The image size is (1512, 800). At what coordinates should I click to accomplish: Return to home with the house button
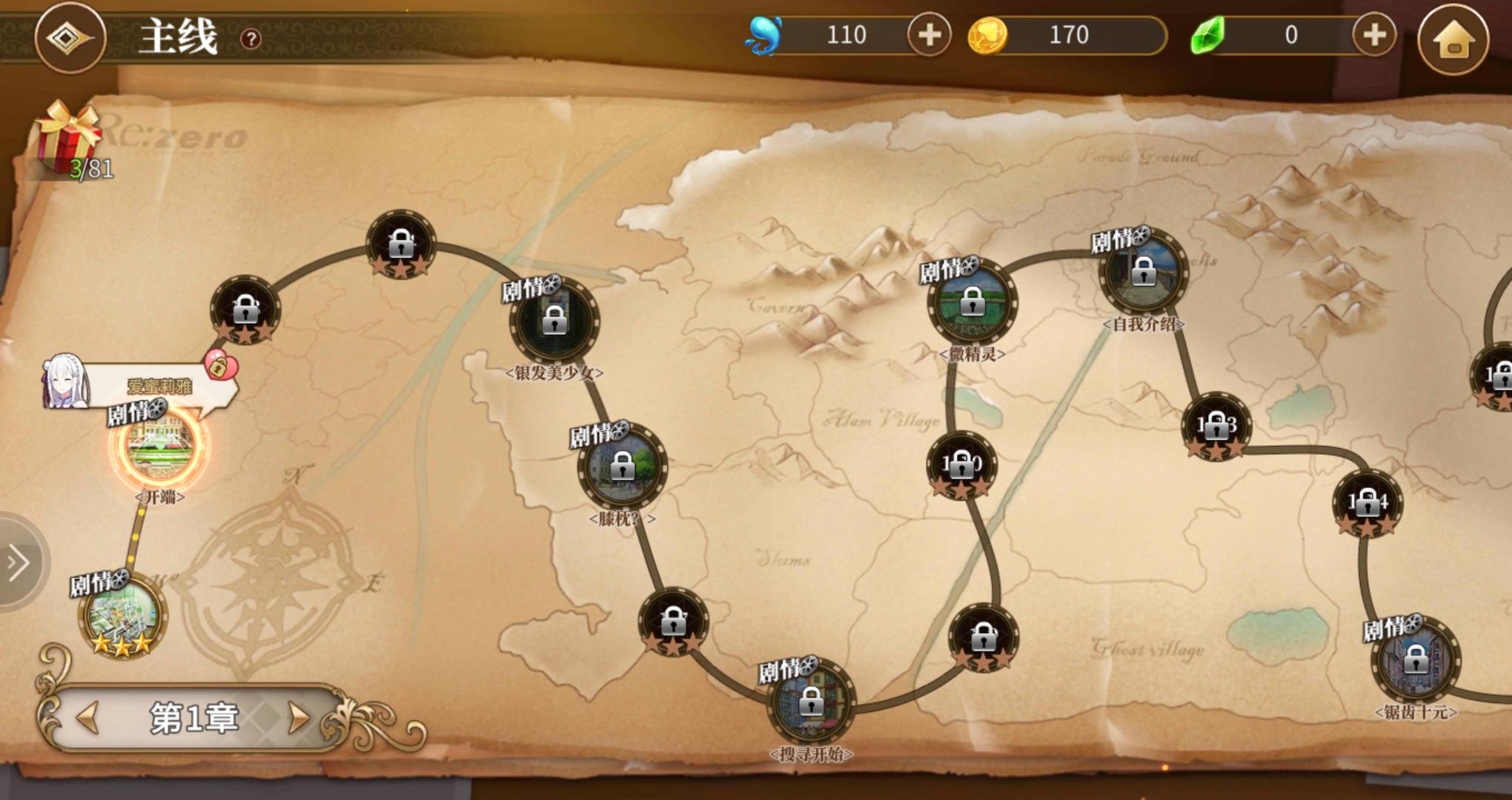(1453, 39)
